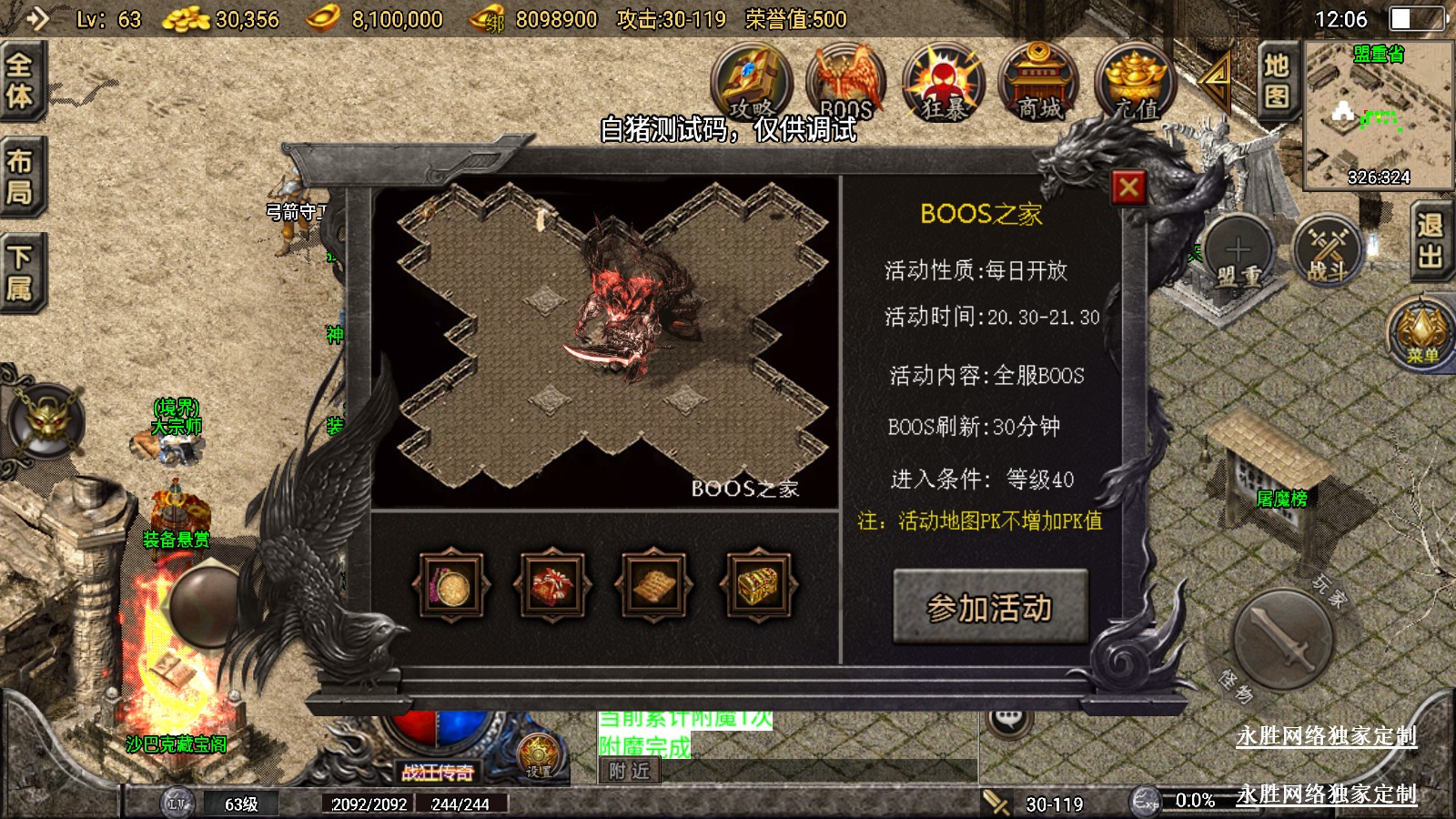Select the 全体 command button

coord(20,80)
